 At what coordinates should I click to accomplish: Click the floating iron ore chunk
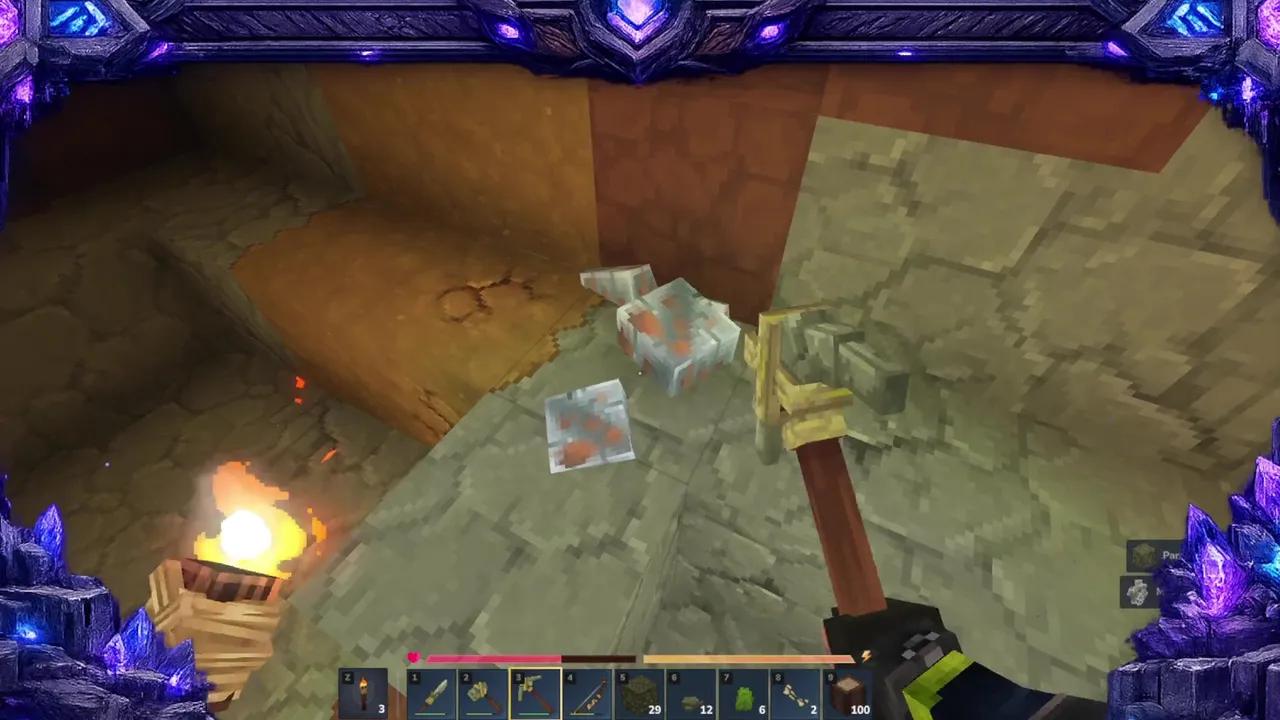tap(670, 330)
